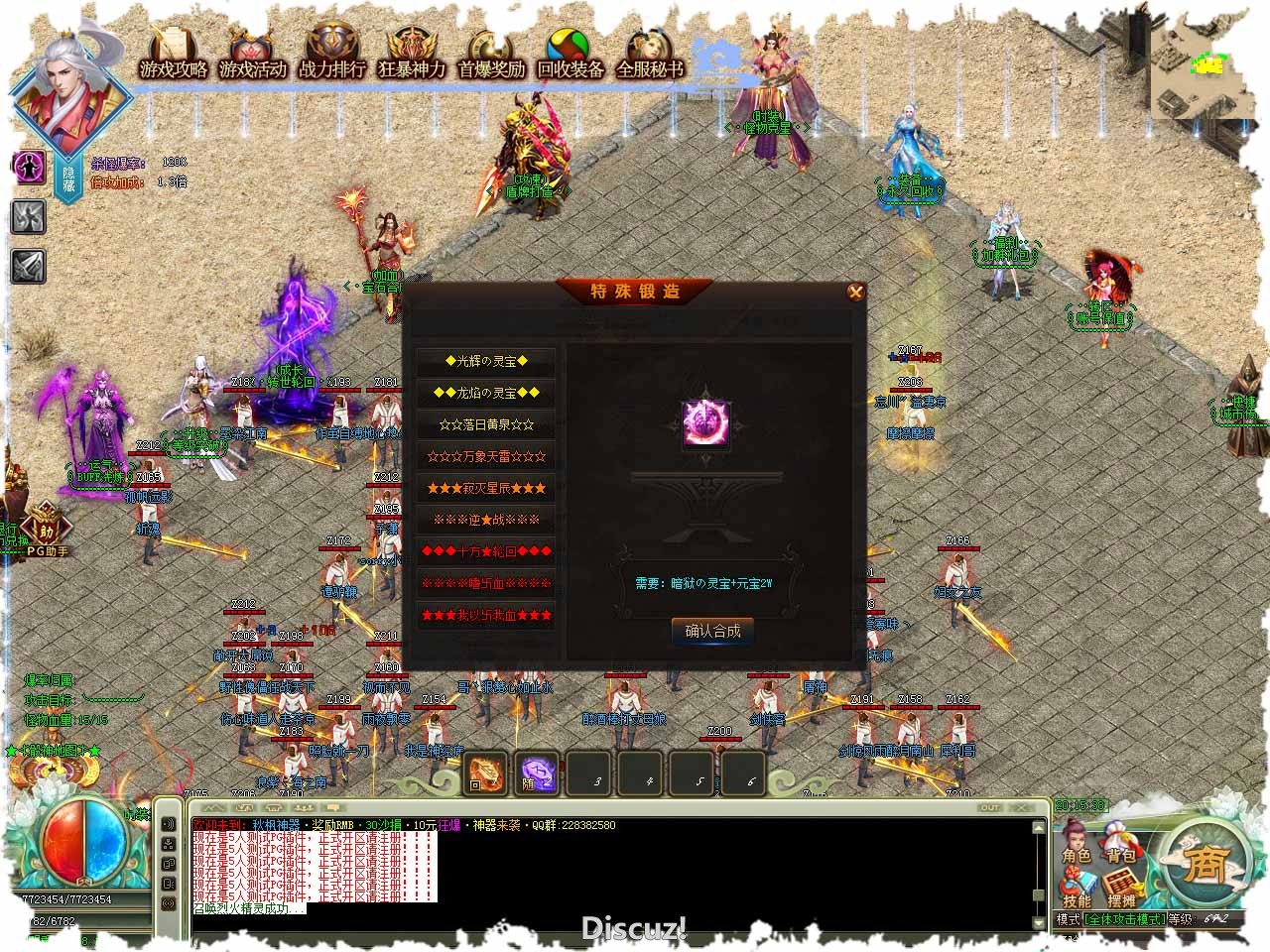The image size is (1270, 952).
Task: Choose the 十方★轮回 forge entry
Action: click(485, 551)
